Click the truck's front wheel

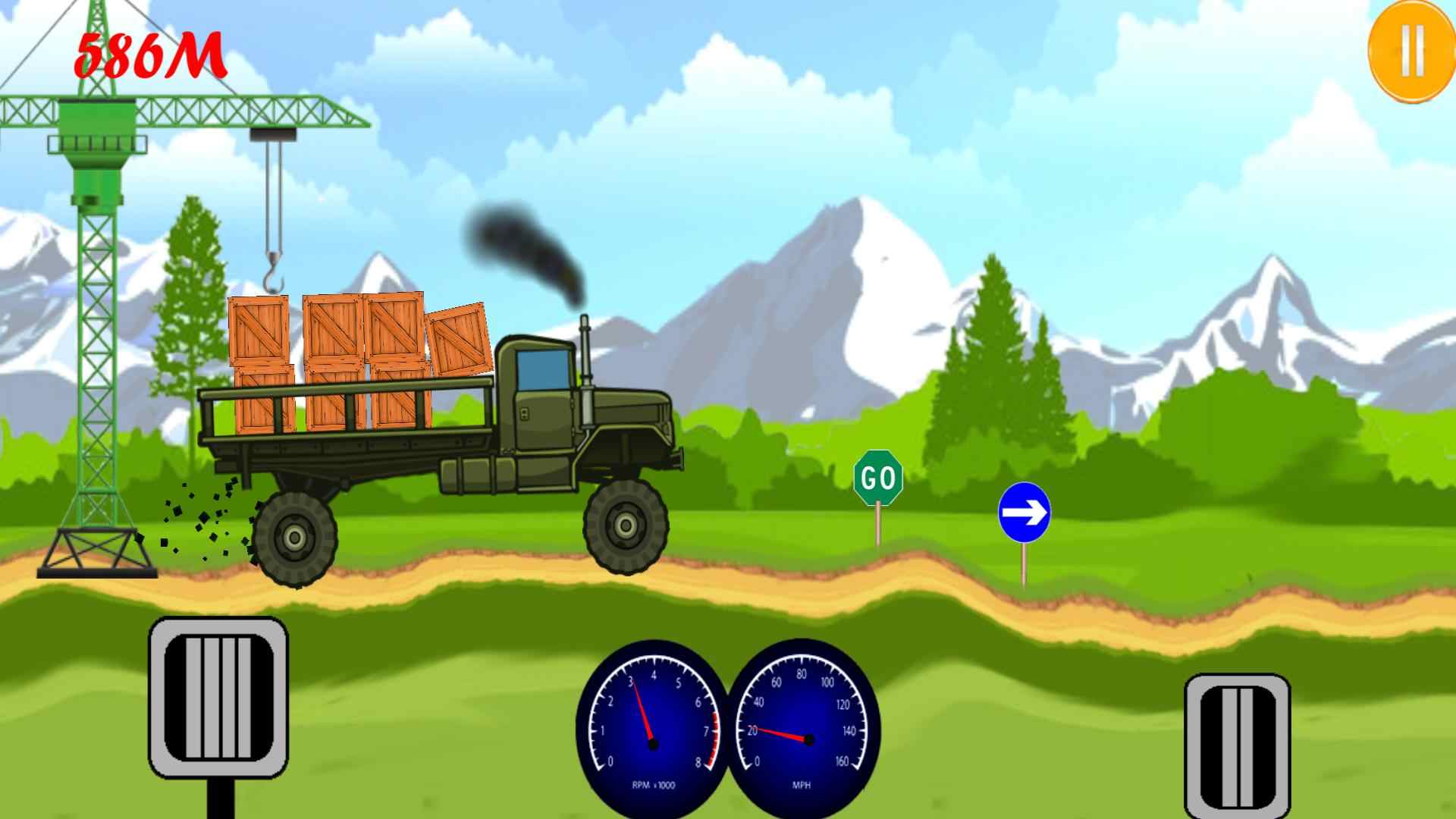[x=626, y=523]
